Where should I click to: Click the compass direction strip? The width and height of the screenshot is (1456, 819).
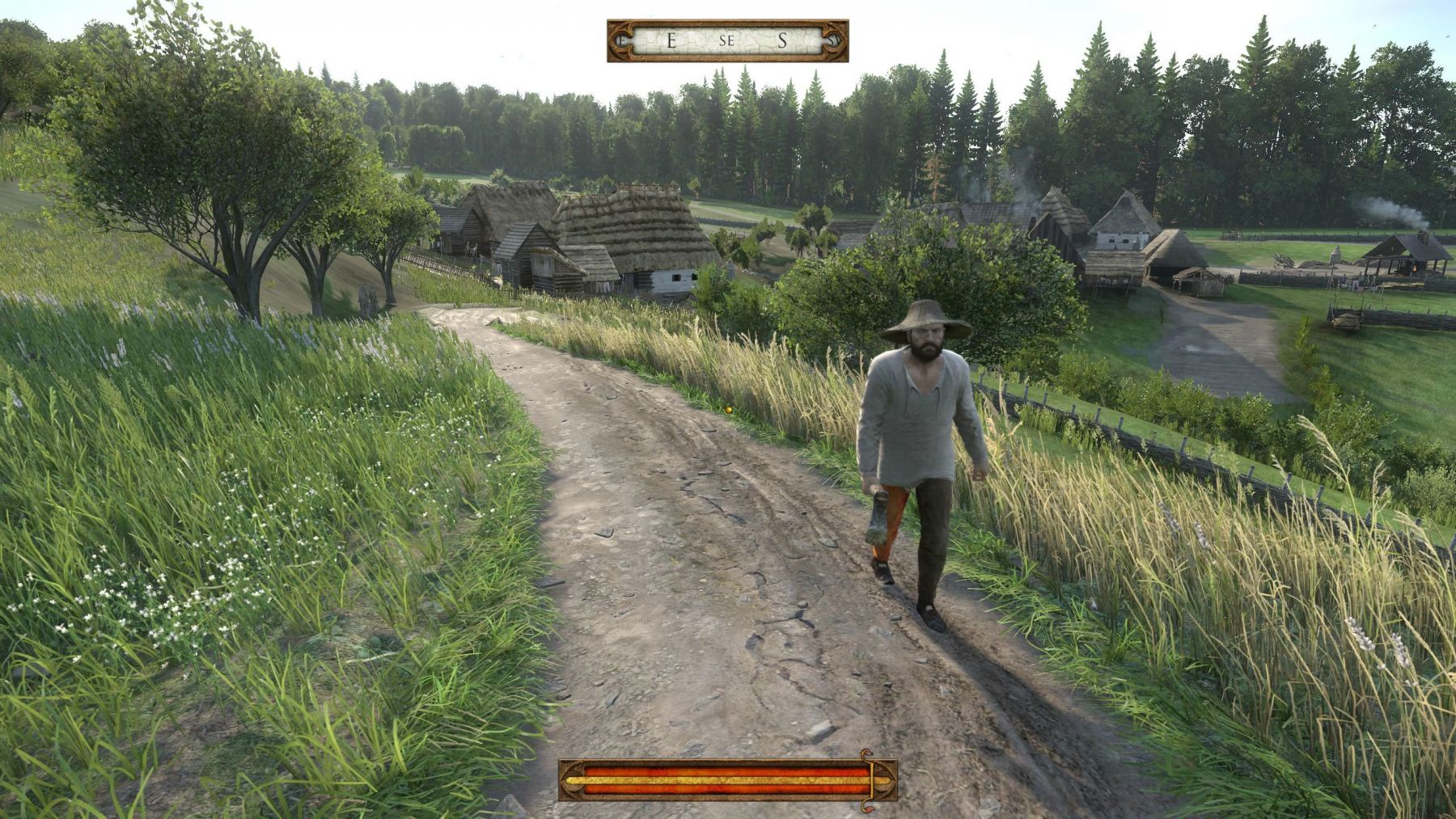click(x=727, y=41)
